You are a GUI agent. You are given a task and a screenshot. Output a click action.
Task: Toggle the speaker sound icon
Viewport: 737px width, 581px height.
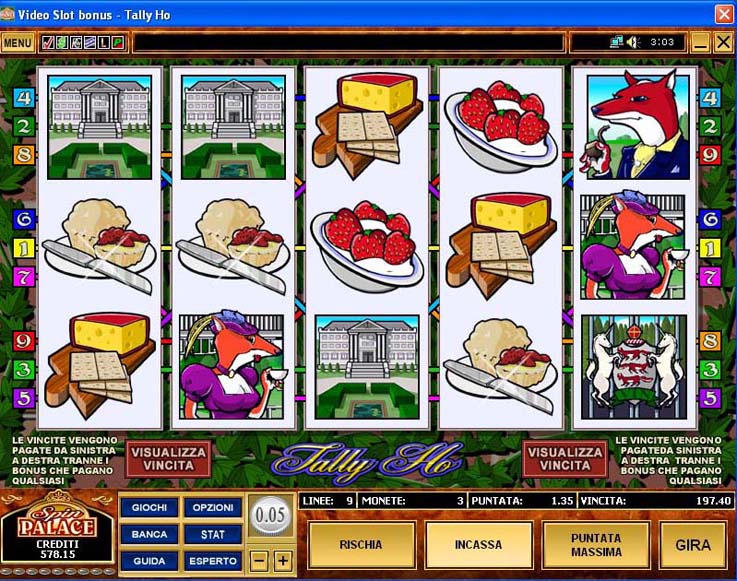point(633,43)
